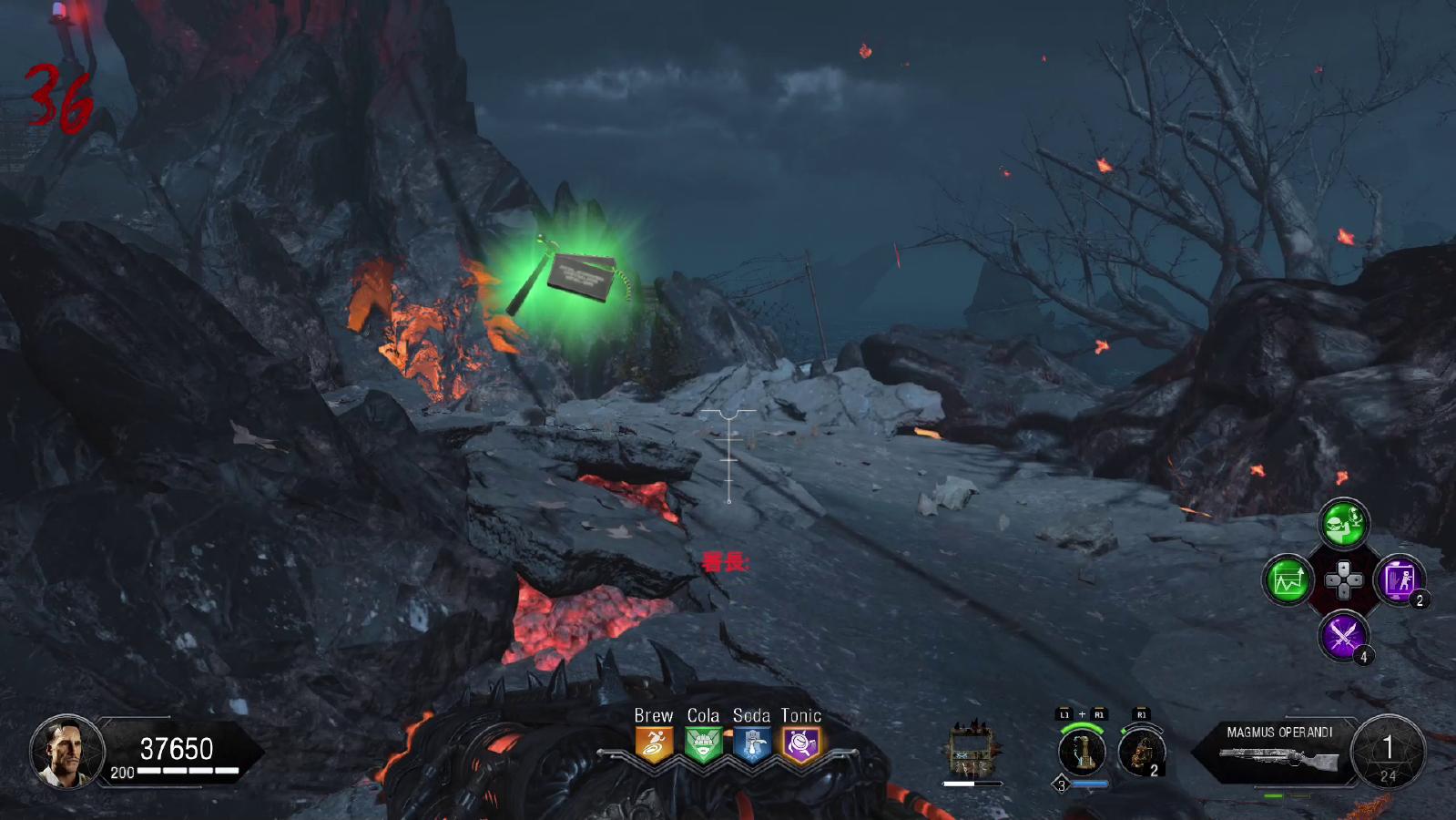
Task: Select the orange Brew perk icon
Action: tap(654, 745)
